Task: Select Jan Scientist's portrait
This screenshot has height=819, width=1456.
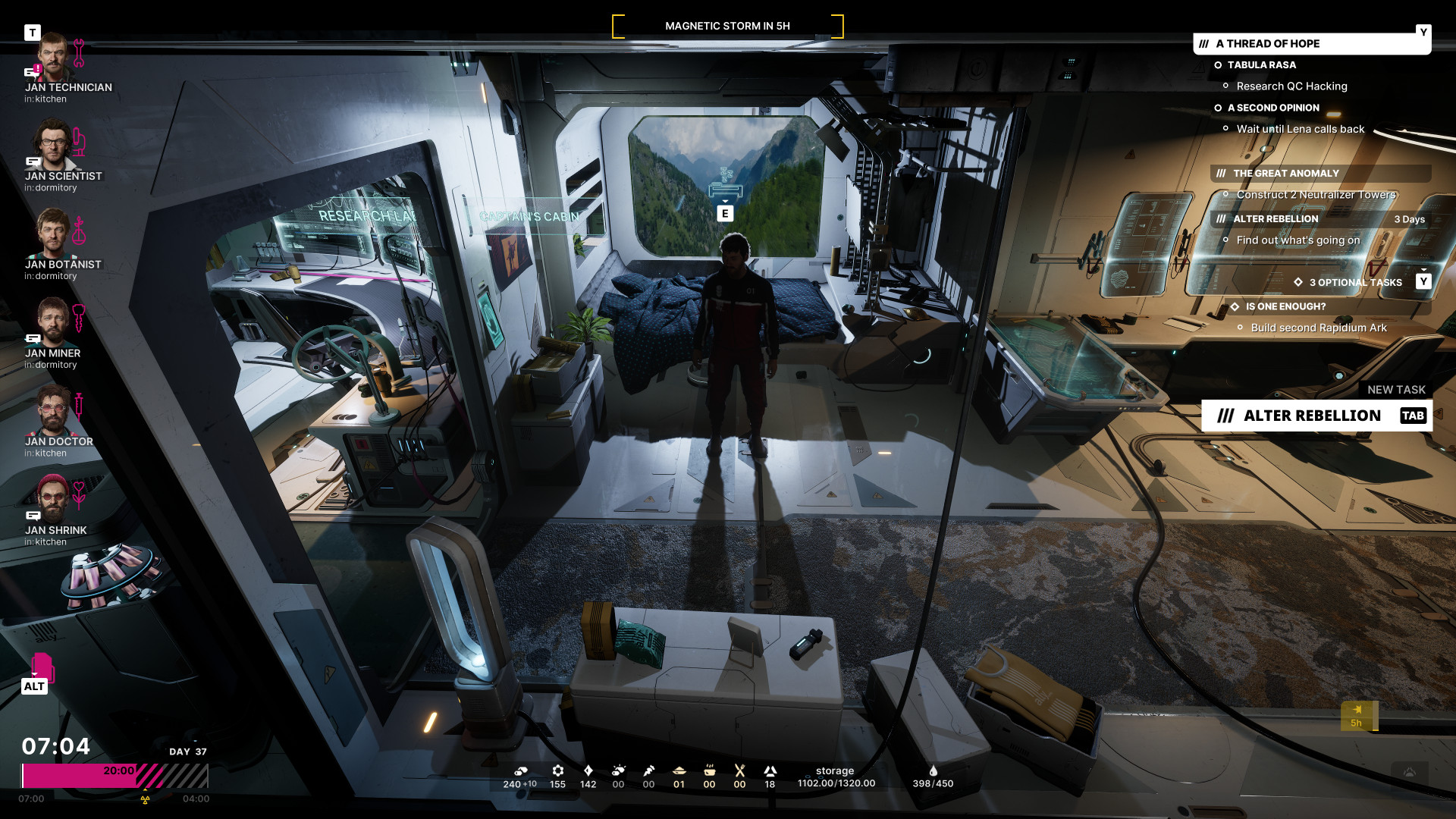Action: [x=53, y=145]
